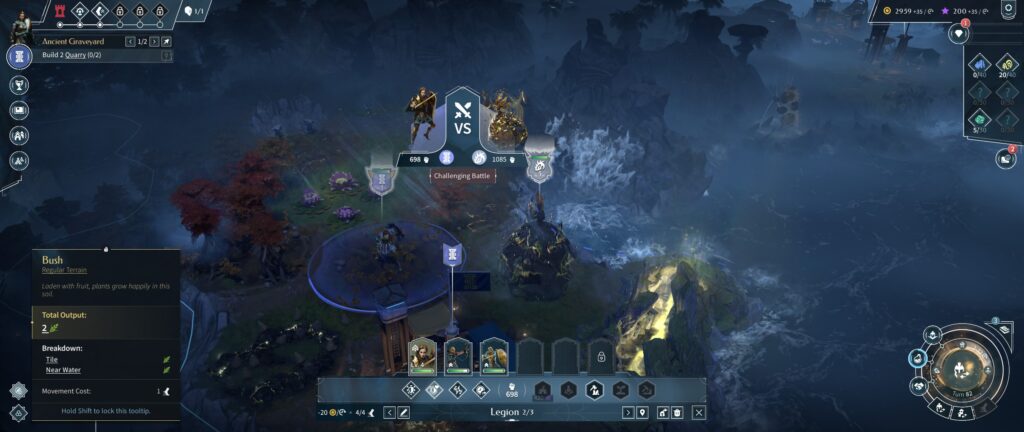Screen dimensions: 1024x432
Task: Open the trophy chalice menu
Action: tap(19, 83)
